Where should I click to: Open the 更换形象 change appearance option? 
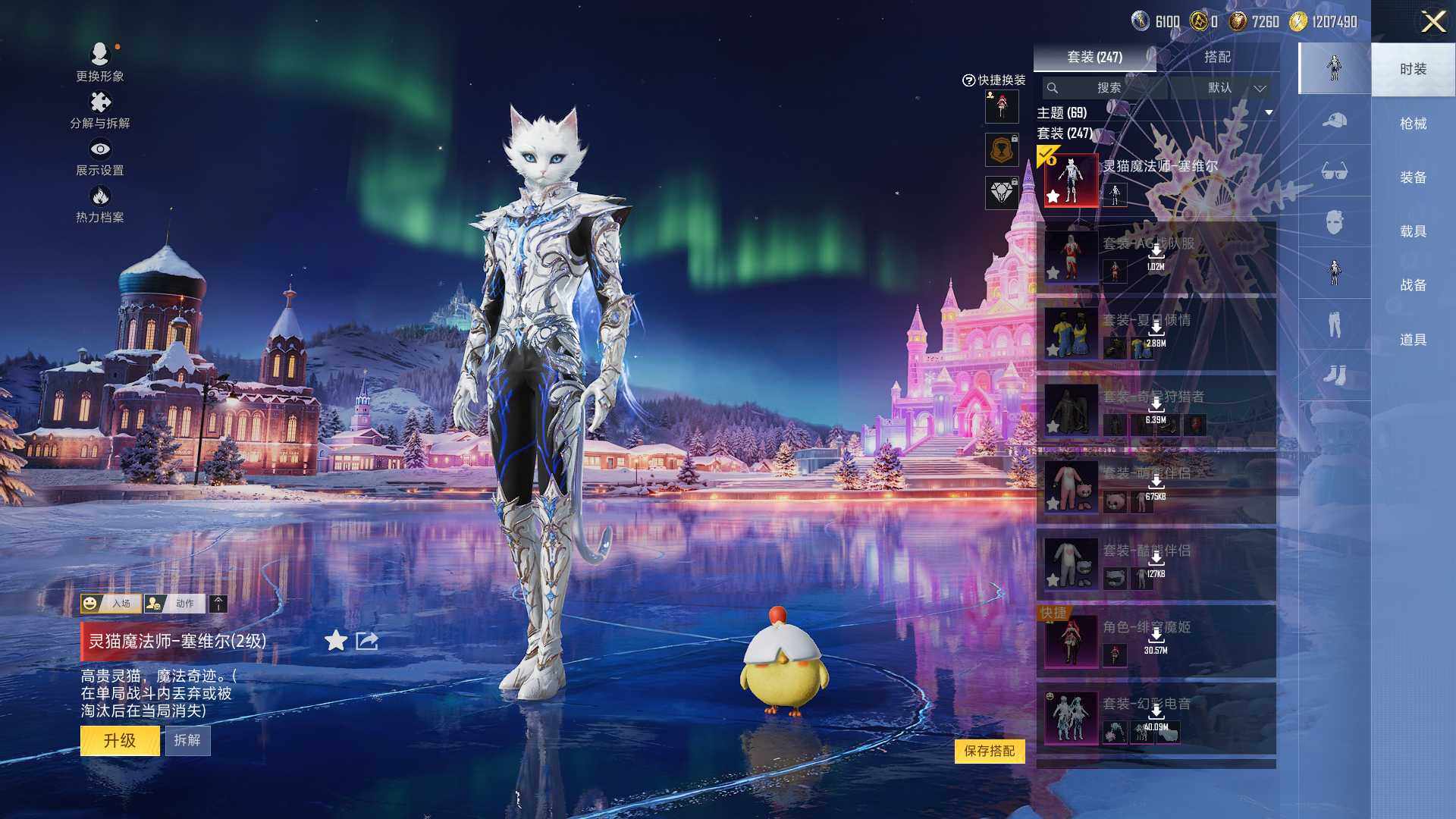click(99, 61)
